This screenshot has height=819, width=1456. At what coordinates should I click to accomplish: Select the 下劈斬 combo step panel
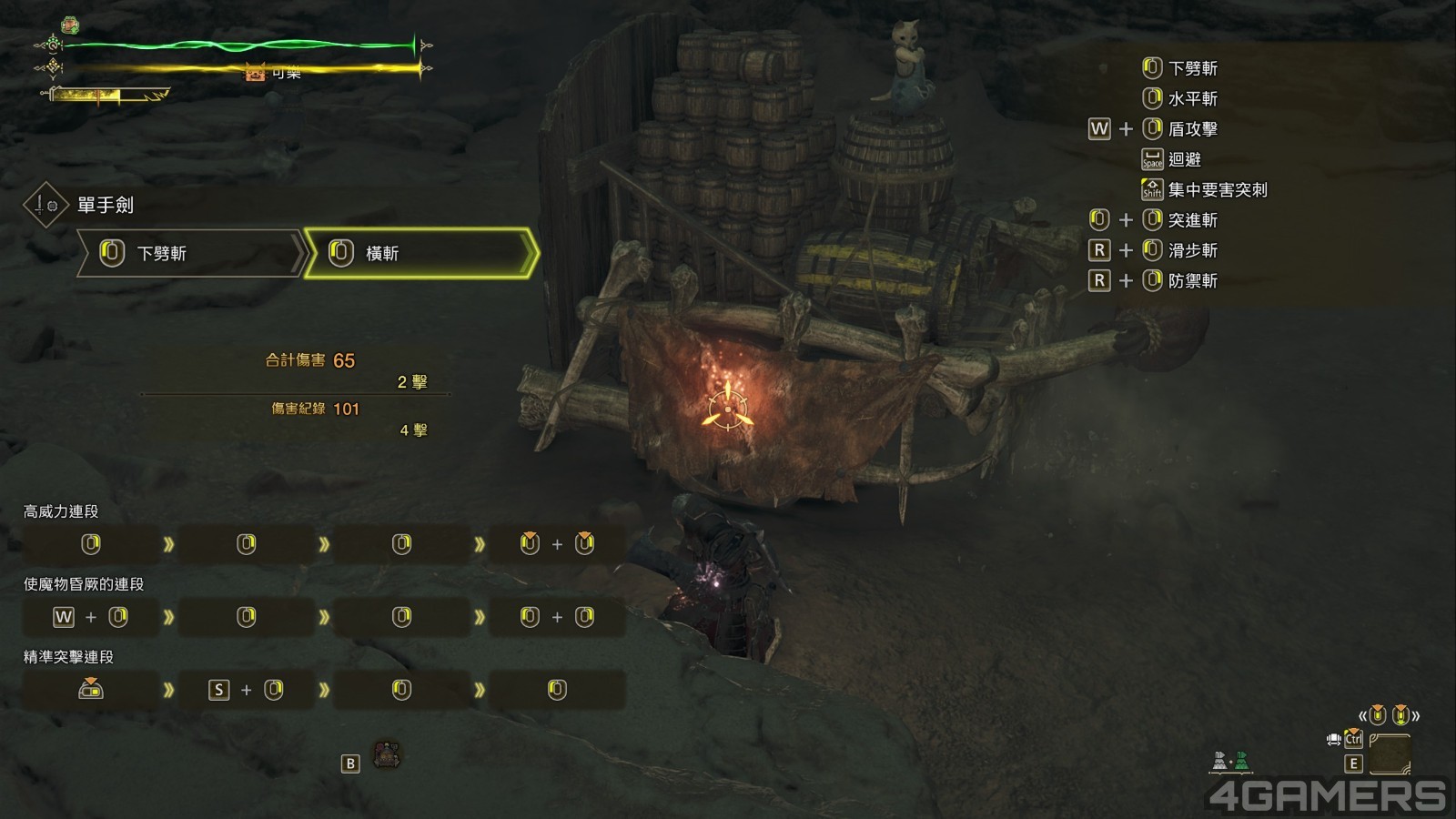pyautogui.click(x=189, y=253)
